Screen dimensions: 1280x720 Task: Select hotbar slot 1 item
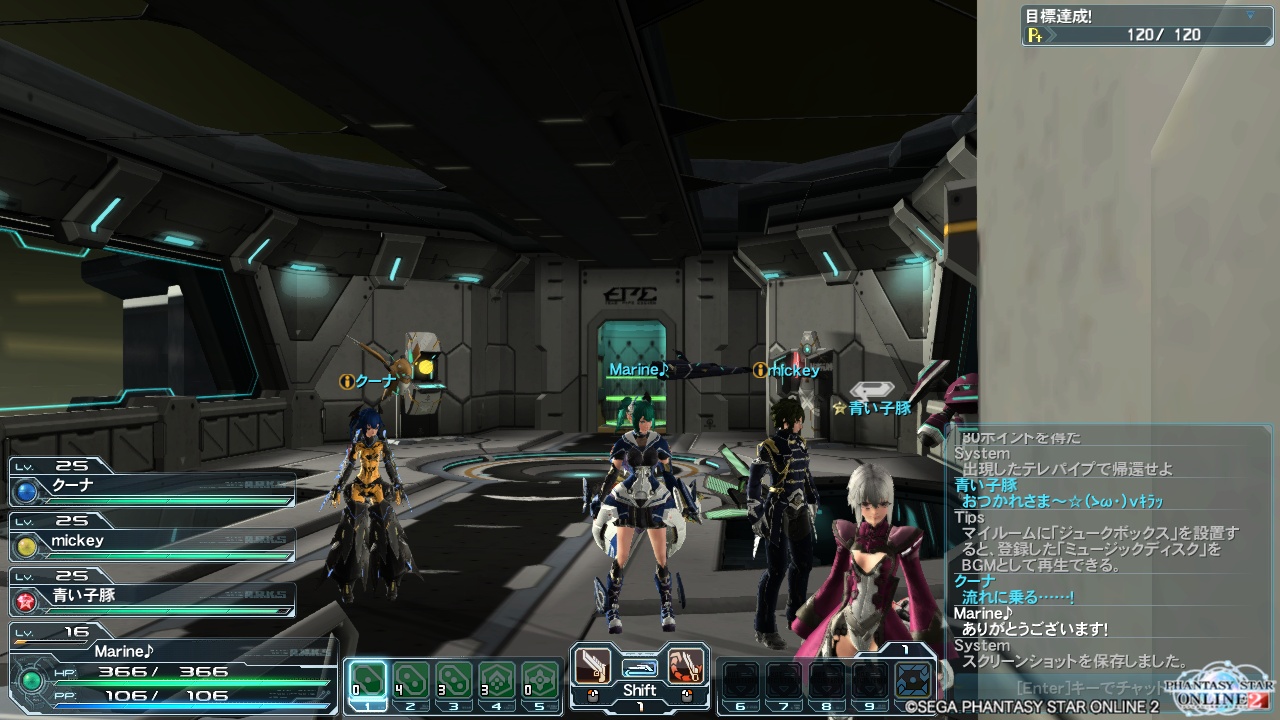click(x=368, y=680)
